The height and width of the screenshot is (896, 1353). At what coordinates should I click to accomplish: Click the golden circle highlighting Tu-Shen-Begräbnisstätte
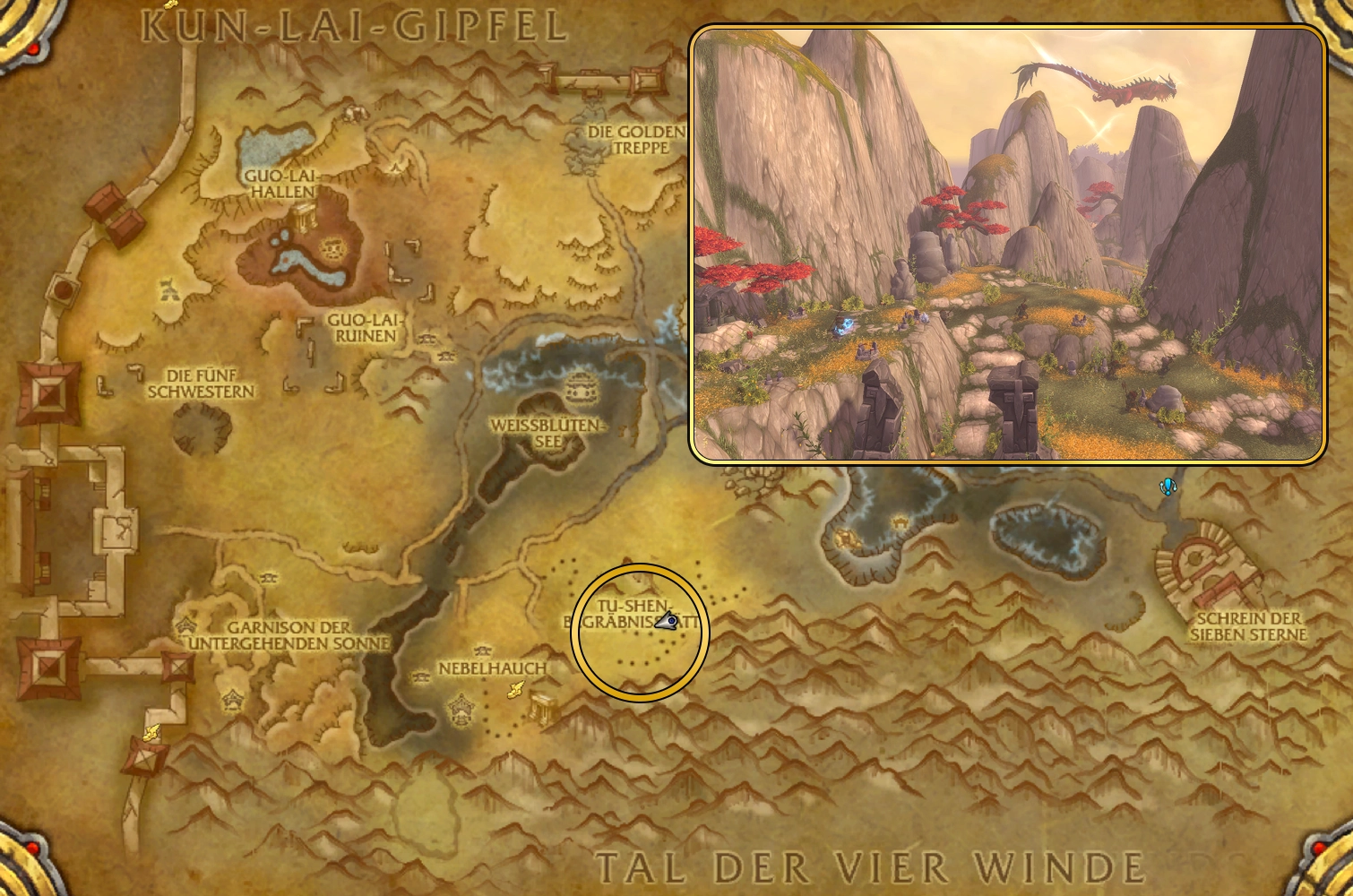(638, 632)
